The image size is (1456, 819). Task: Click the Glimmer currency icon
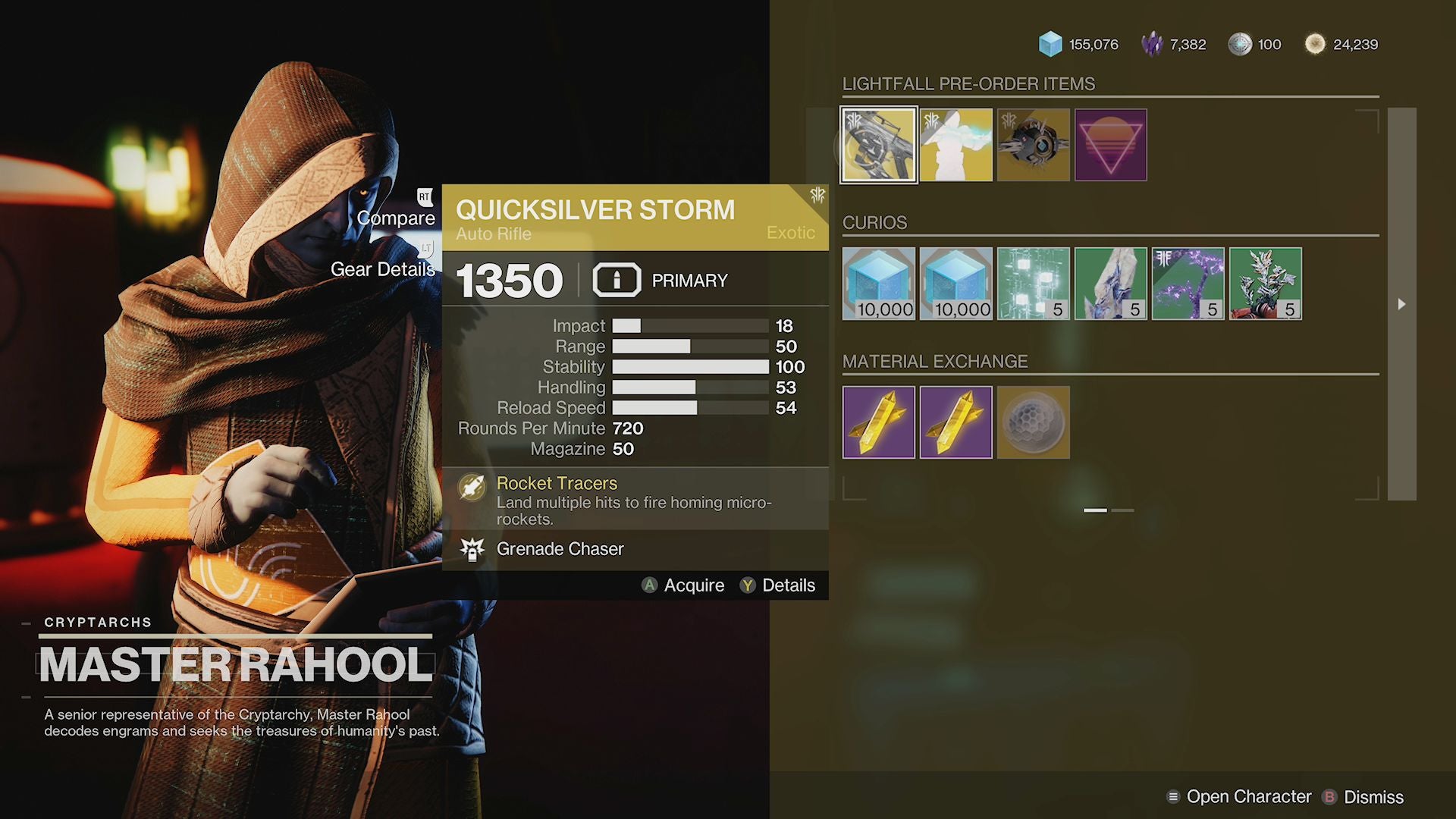[1051, 44]
